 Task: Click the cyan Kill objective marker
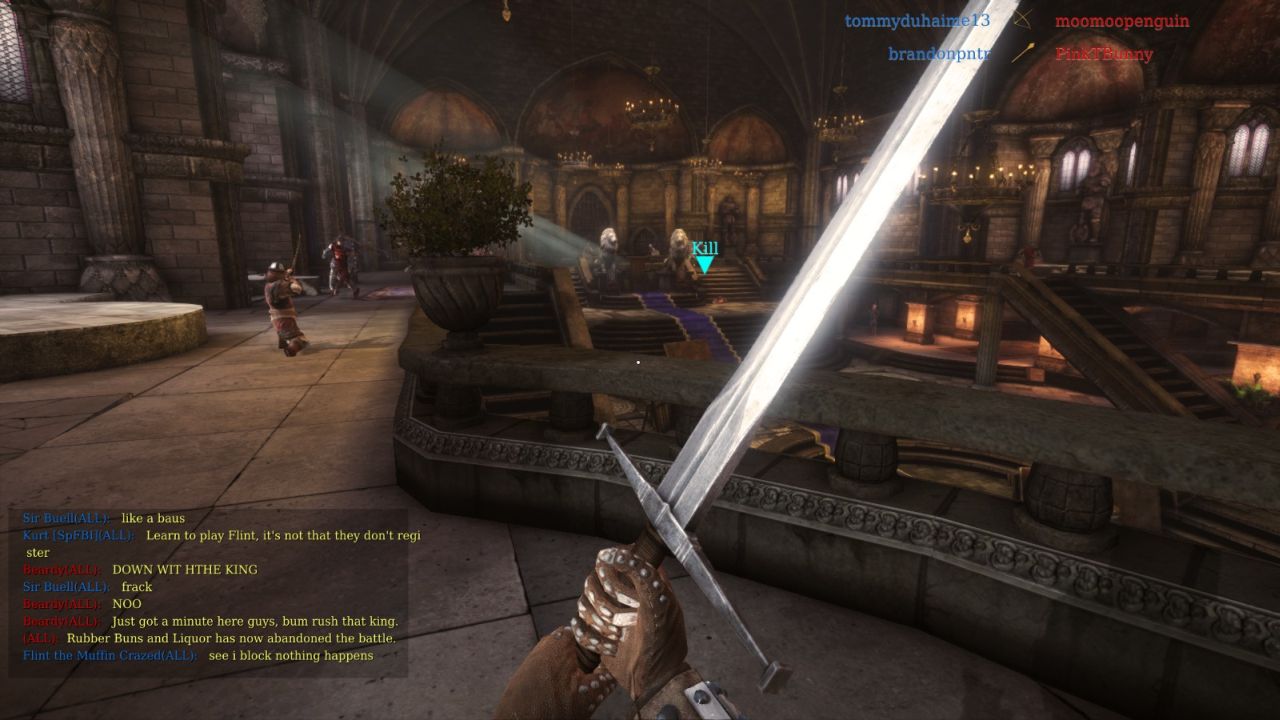point(705,258)
